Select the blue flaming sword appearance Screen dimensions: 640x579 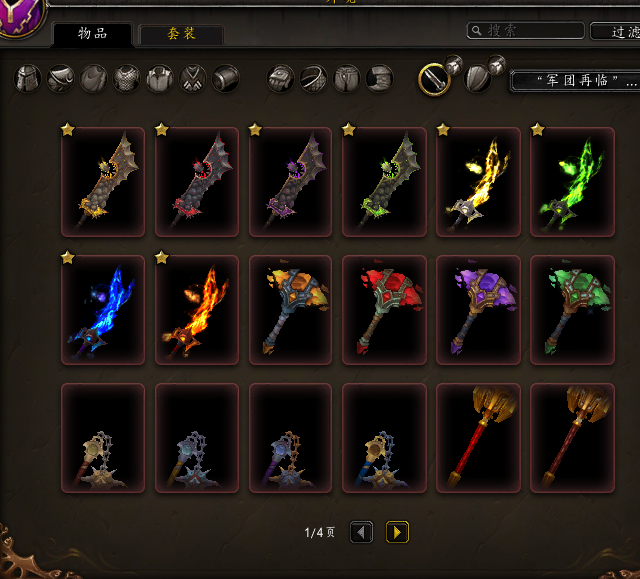102,310
